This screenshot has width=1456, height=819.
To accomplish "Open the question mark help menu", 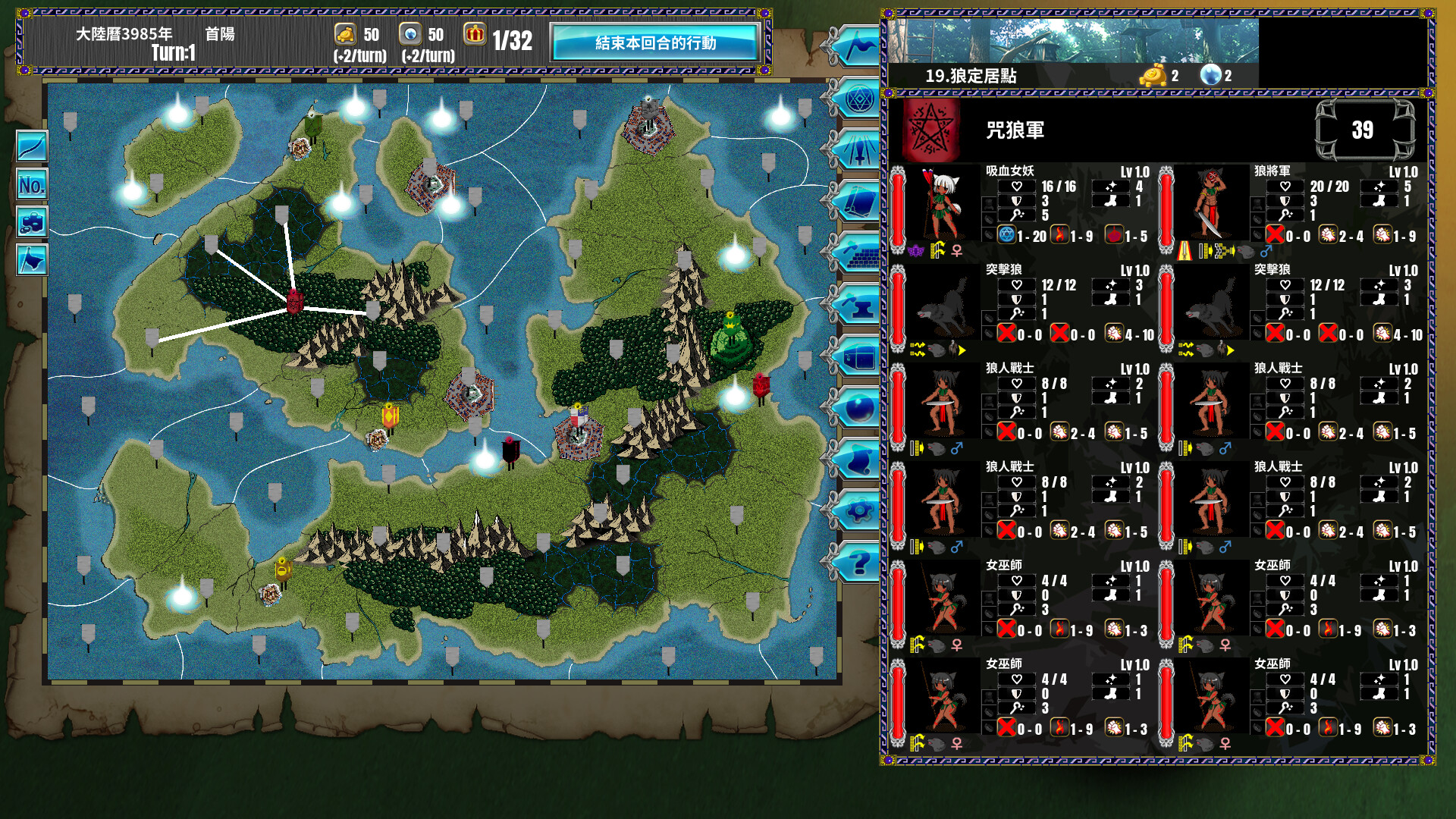I will 858,563.
